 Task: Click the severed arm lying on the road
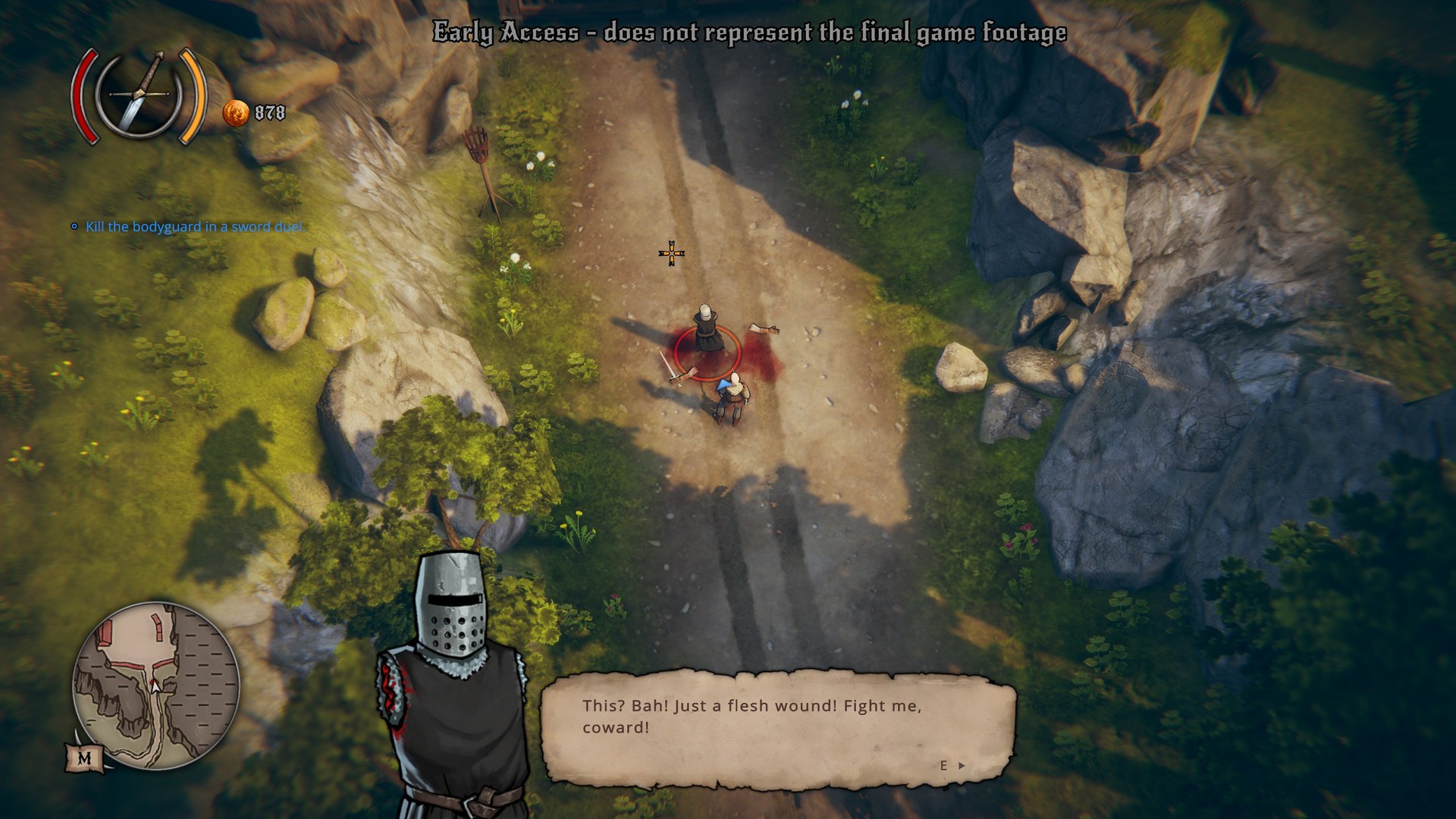[764, 329]
